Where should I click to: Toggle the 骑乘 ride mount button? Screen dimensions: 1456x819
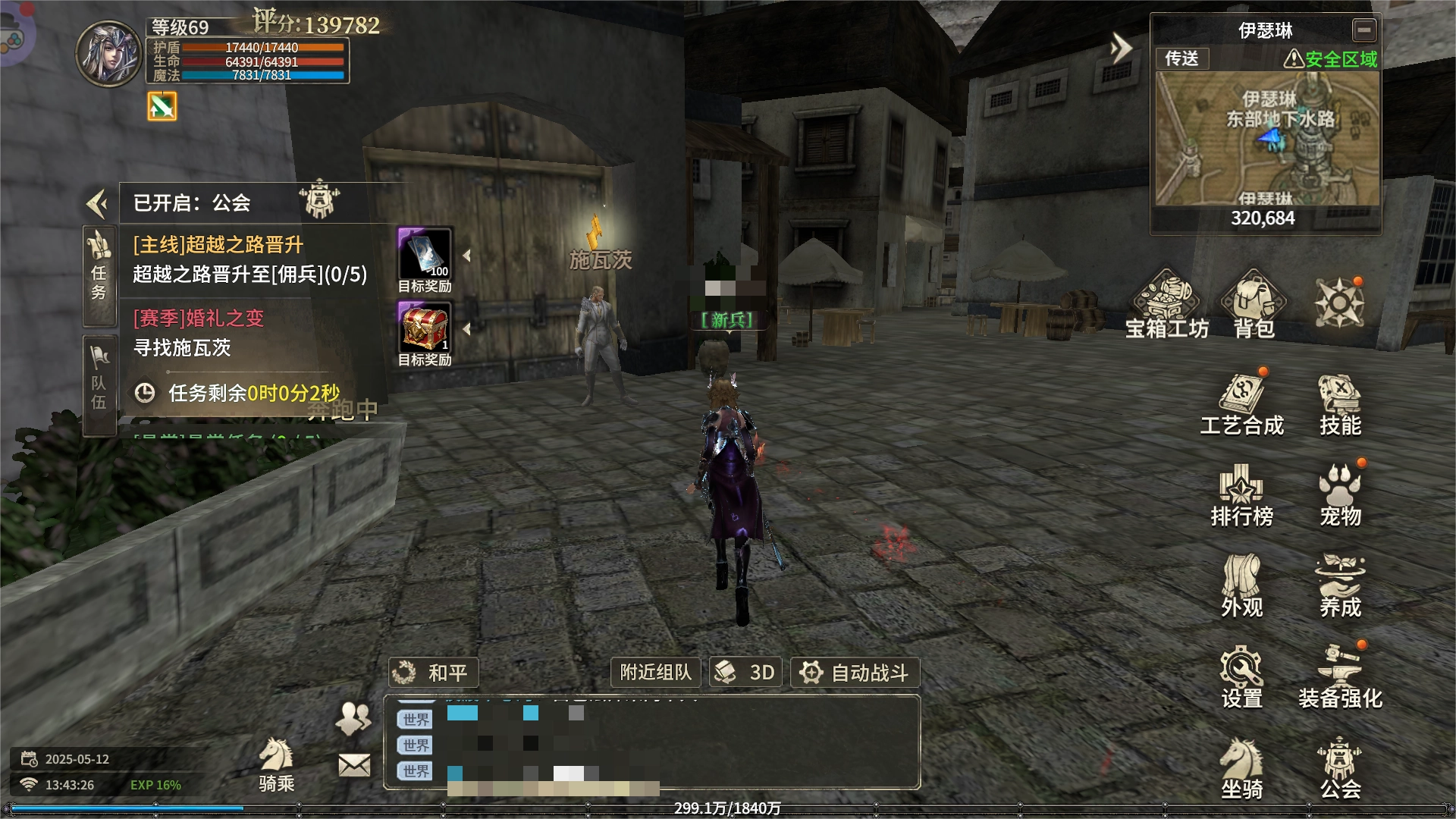pyautogui.click(x=276, y=764)
